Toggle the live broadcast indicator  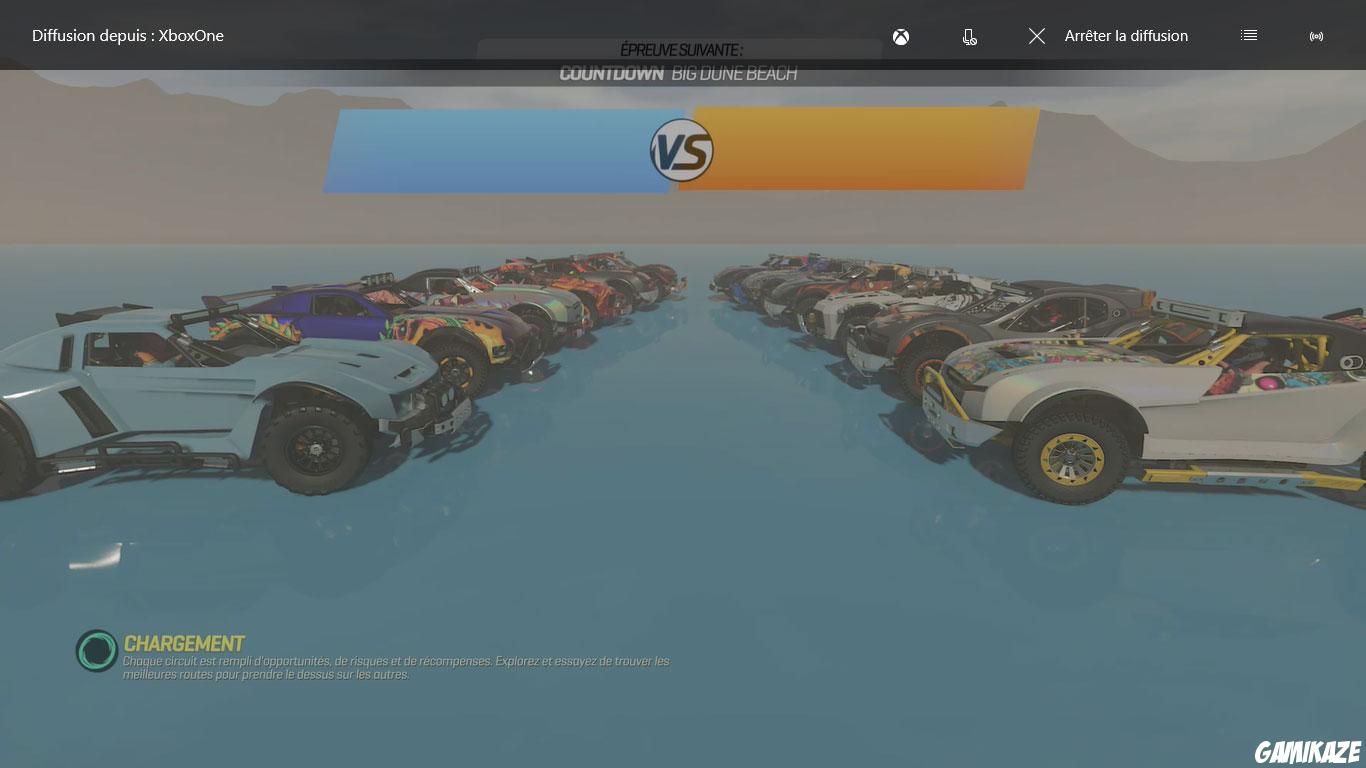1316,36
